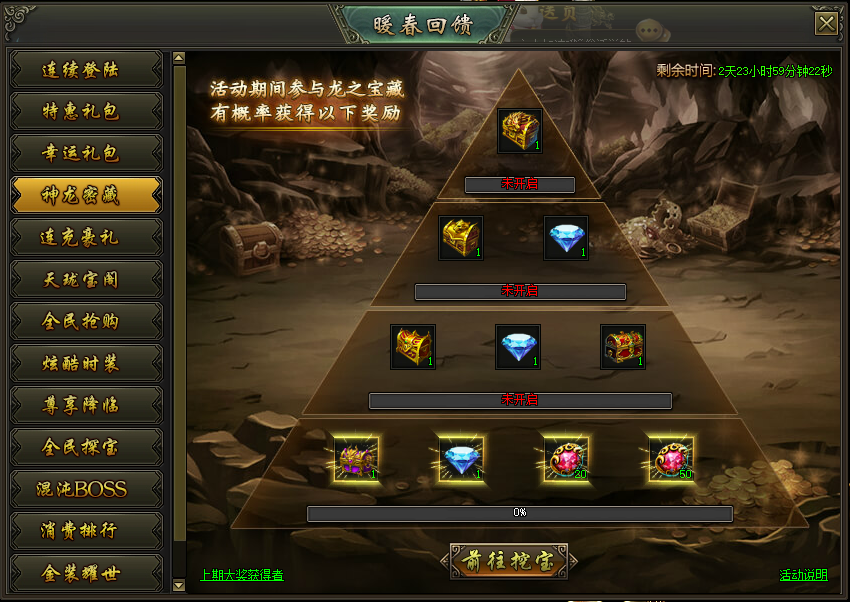
Task: Show the 金装耀世 tab
Action: (85, 573)
